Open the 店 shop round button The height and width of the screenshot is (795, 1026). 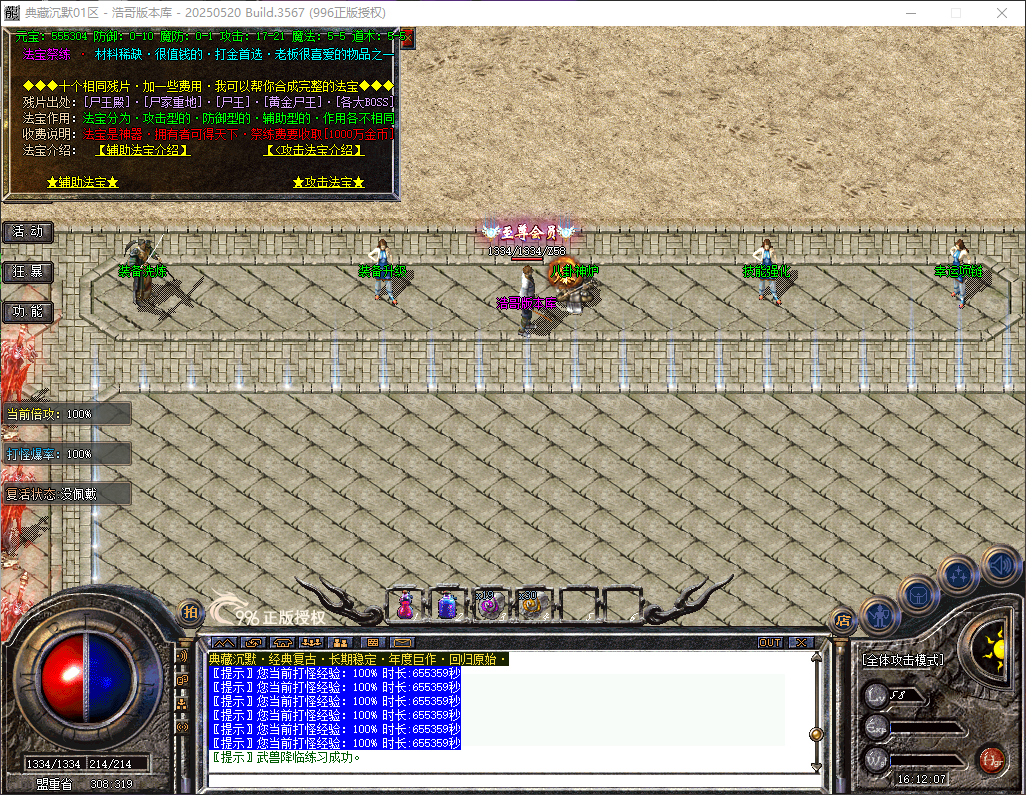click(841, 620)
